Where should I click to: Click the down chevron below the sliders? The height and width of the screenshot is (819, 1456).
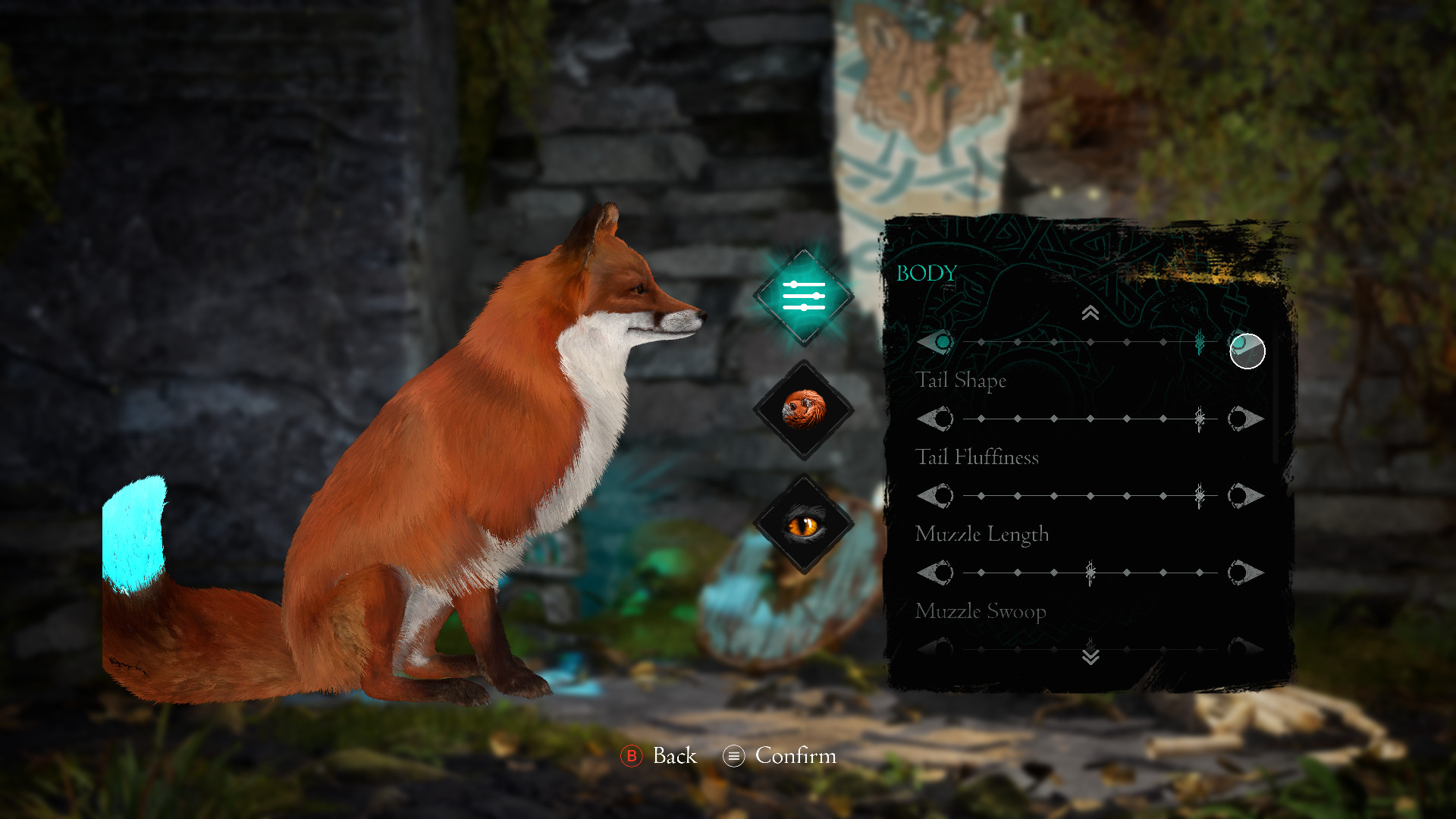pyautogui.click(x=1090, y=655)
